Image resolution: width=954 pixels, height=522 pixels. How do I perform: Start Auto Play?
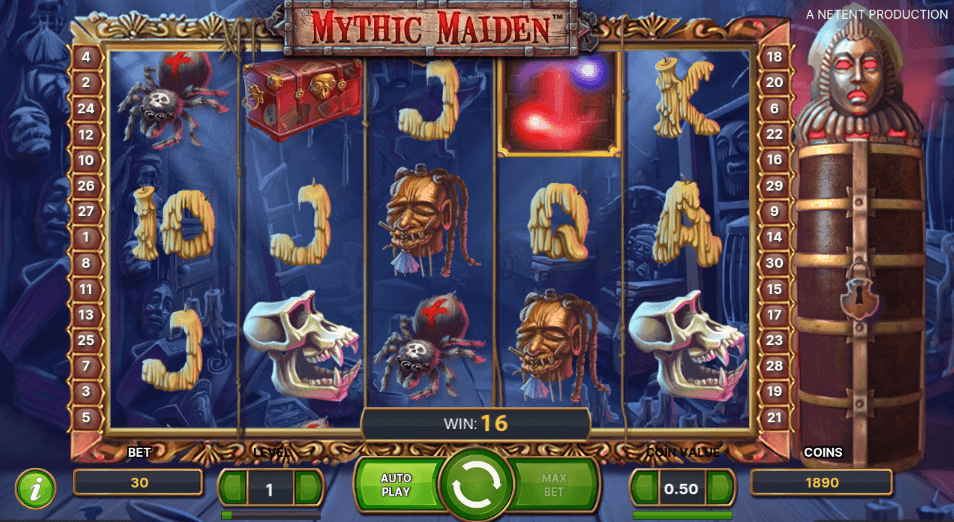tap(397, 486)
